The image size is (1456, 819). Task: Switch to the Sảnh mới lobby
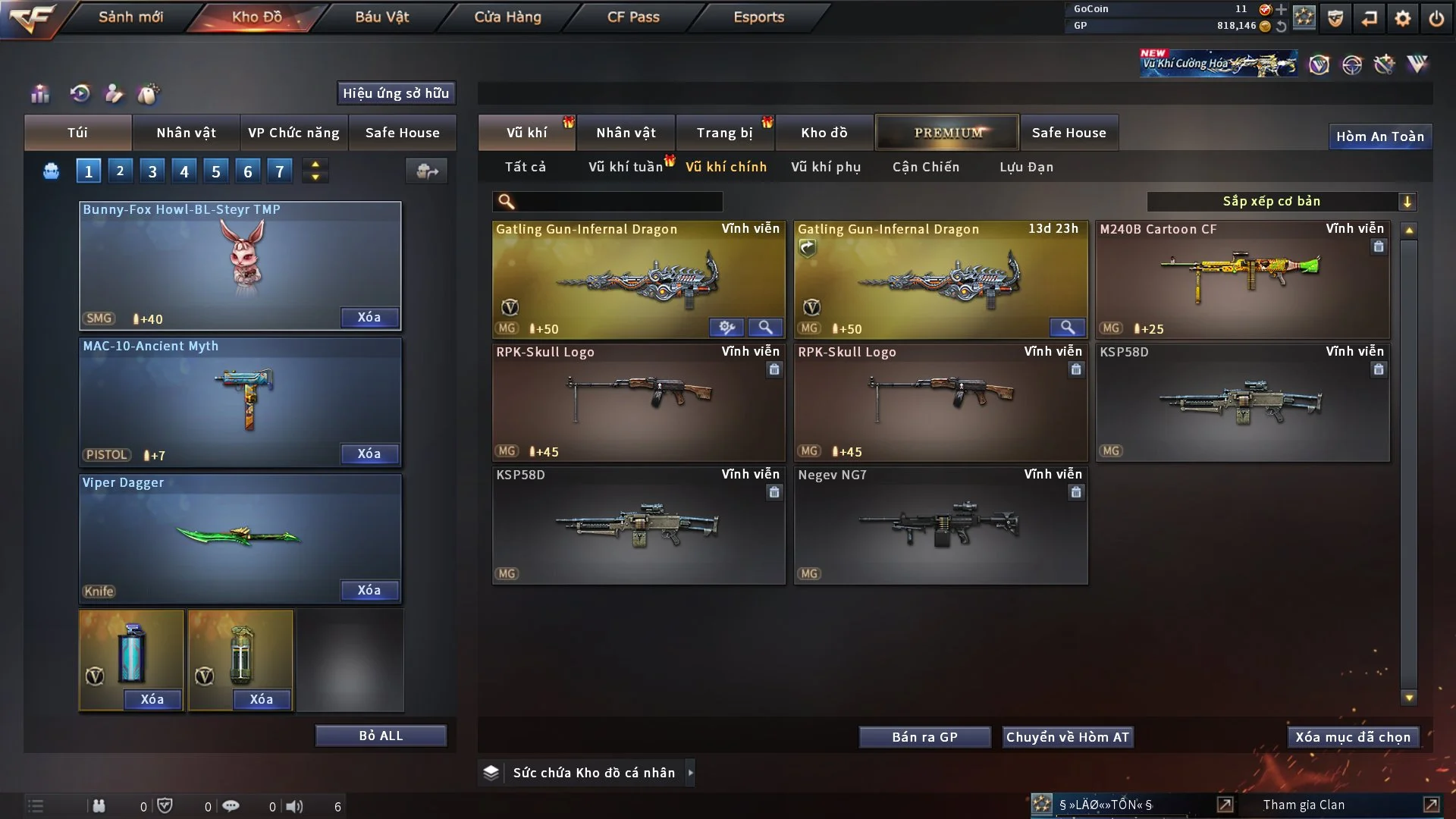(130, 17)
